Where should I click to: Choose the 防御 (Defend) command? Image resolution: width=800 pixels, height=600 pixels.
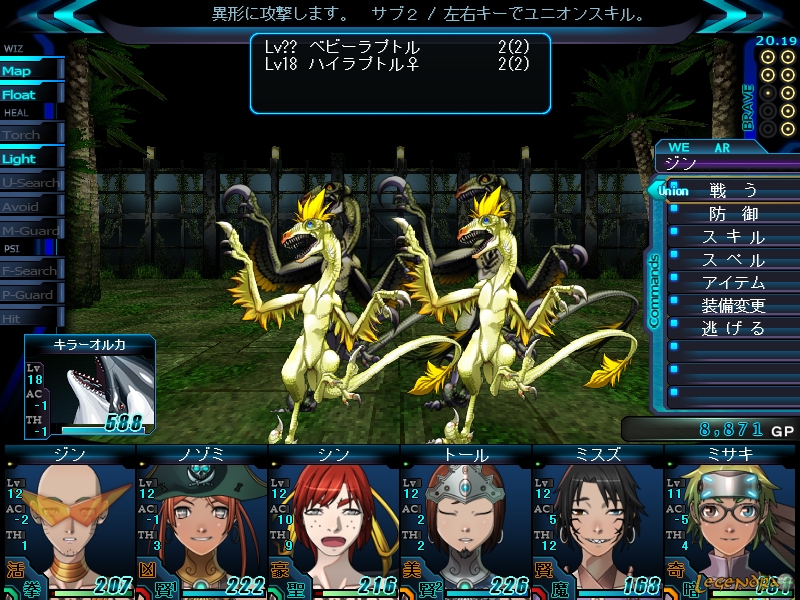click(x=734, y=214)
